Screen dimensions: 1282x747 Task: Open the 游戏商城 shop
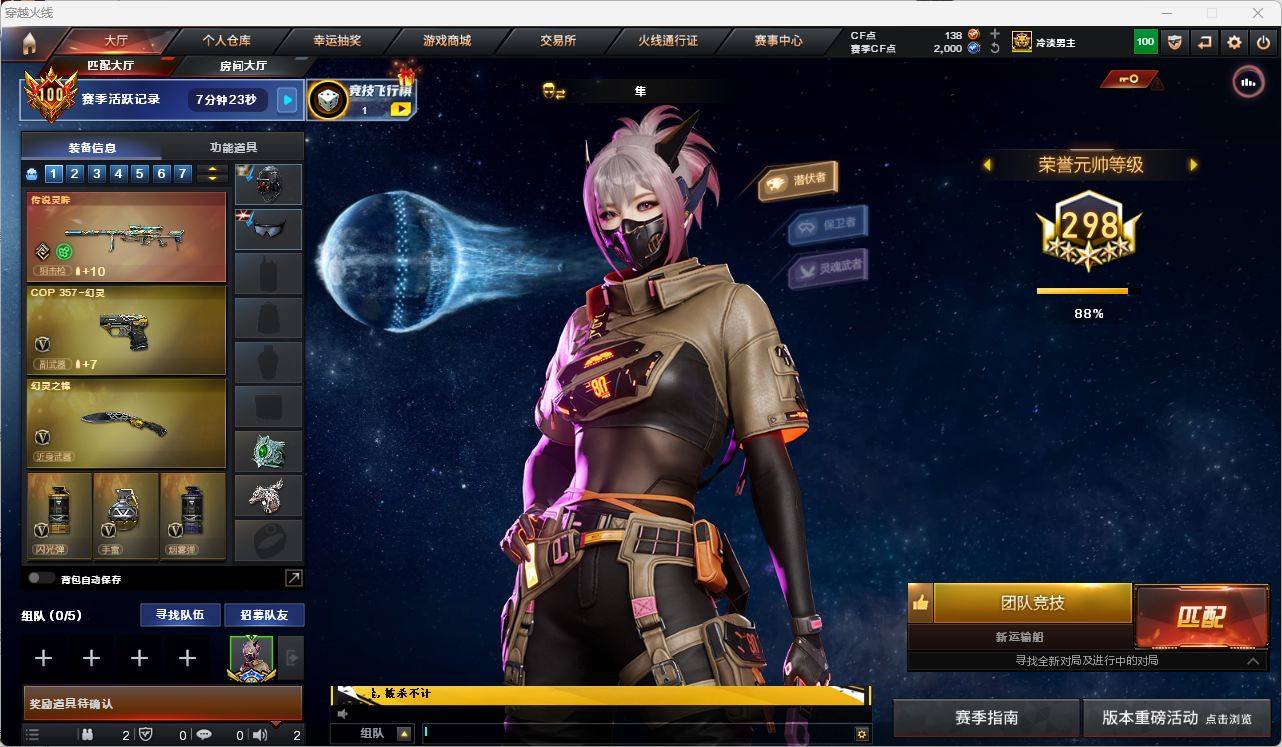(447, 41)
